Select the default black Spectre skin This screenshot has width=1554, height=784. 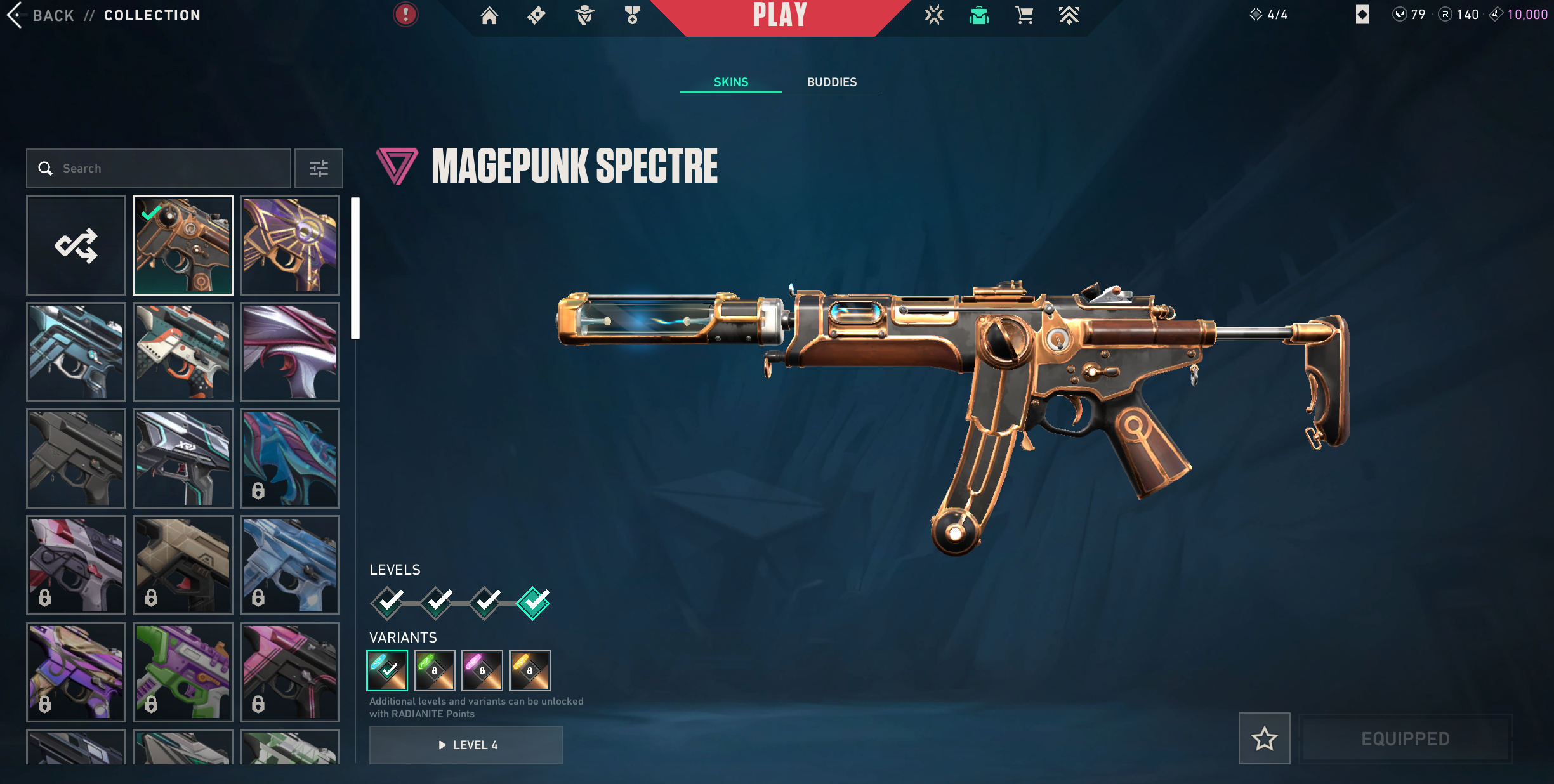tap(76, 459)
